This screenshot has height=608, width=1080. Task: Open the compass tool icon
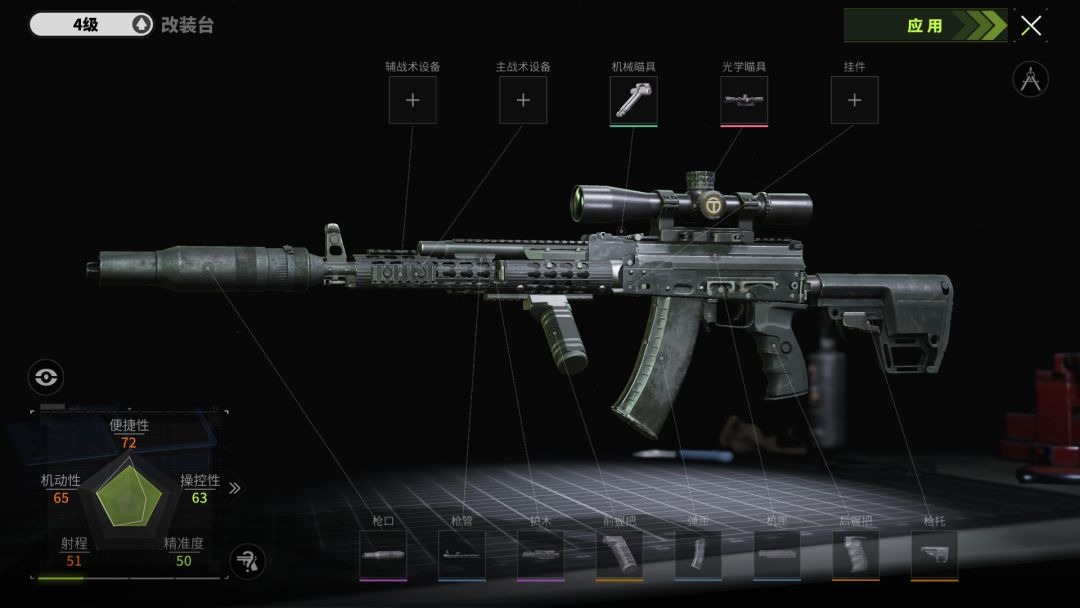pos(1030,79)
